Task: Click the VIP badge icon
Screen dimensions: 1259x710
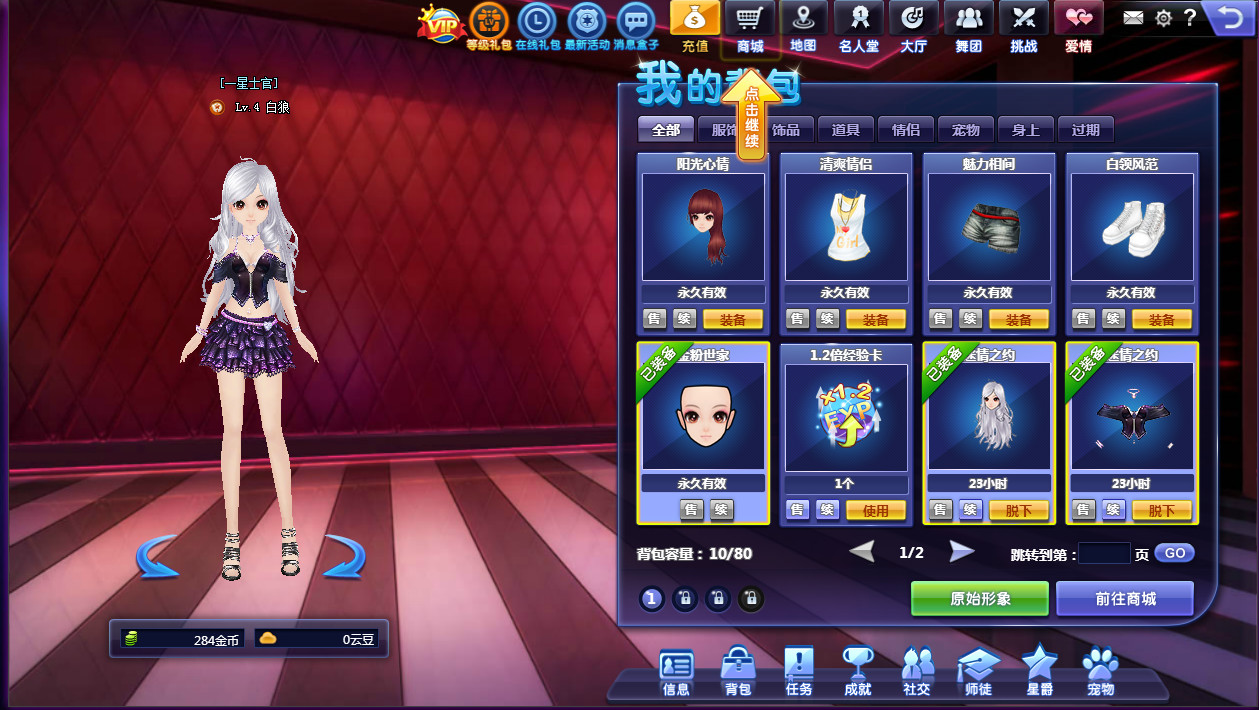Action: [441, 23]
